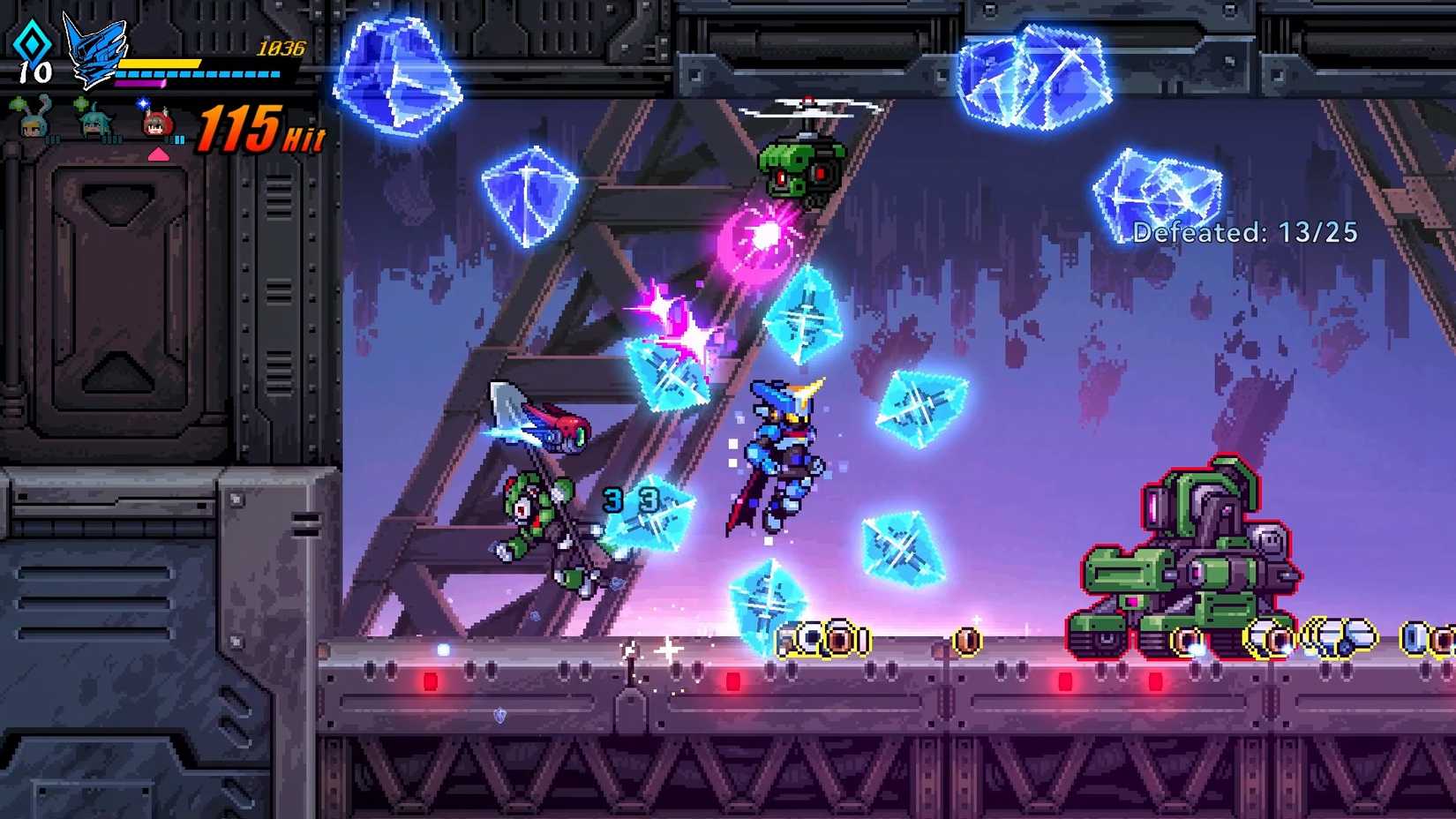The width and height of the screenshot is (1456, 819).
Task: Click the blue character portrait emblem
Action: [94, 49]
